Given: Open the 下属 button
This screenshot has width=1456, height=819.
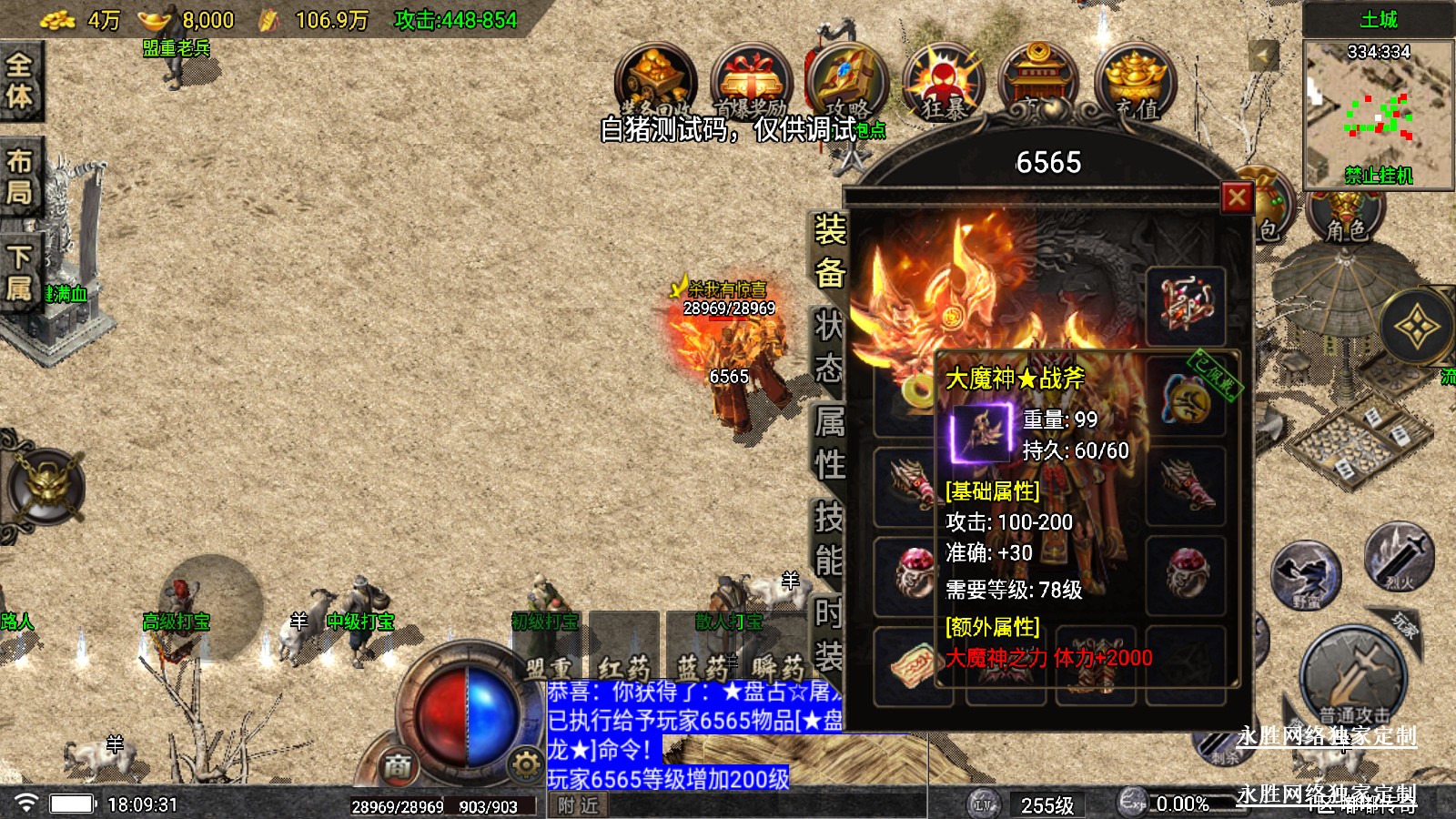Looking at the screenshot, I should pyautogui.click(x=20, y=273).
